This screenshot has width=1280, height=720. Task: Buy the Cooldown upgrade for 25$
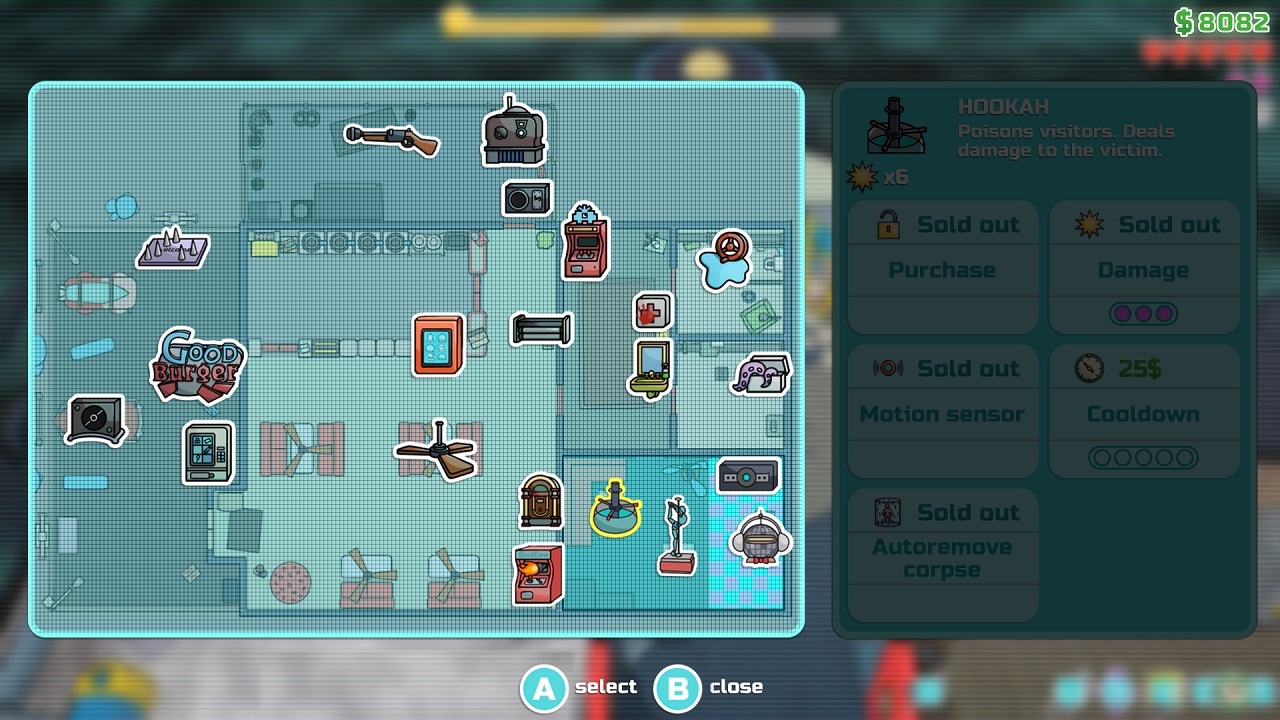(x=1144, y=410)
